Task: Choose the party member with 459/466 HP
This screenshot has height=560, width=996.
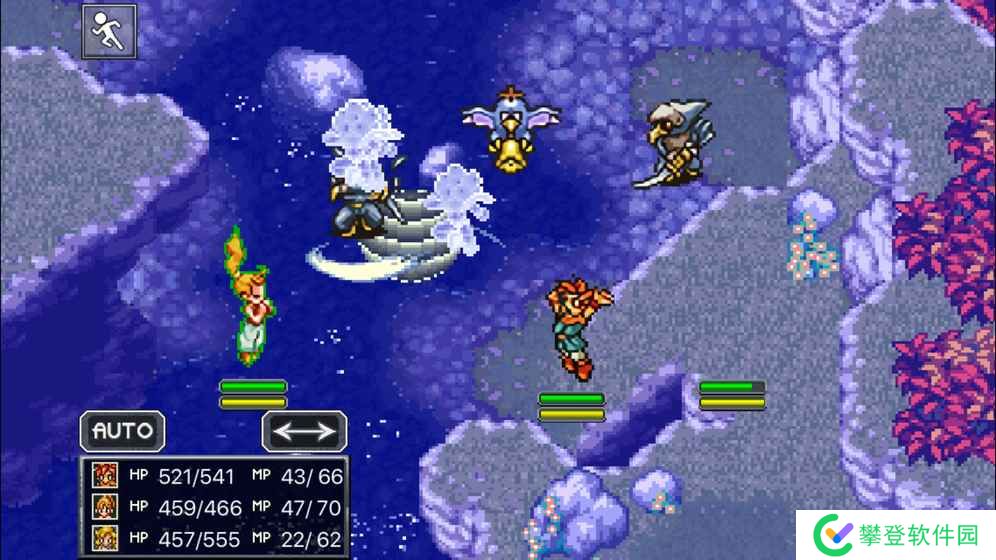Action: [x=213, y=507]
